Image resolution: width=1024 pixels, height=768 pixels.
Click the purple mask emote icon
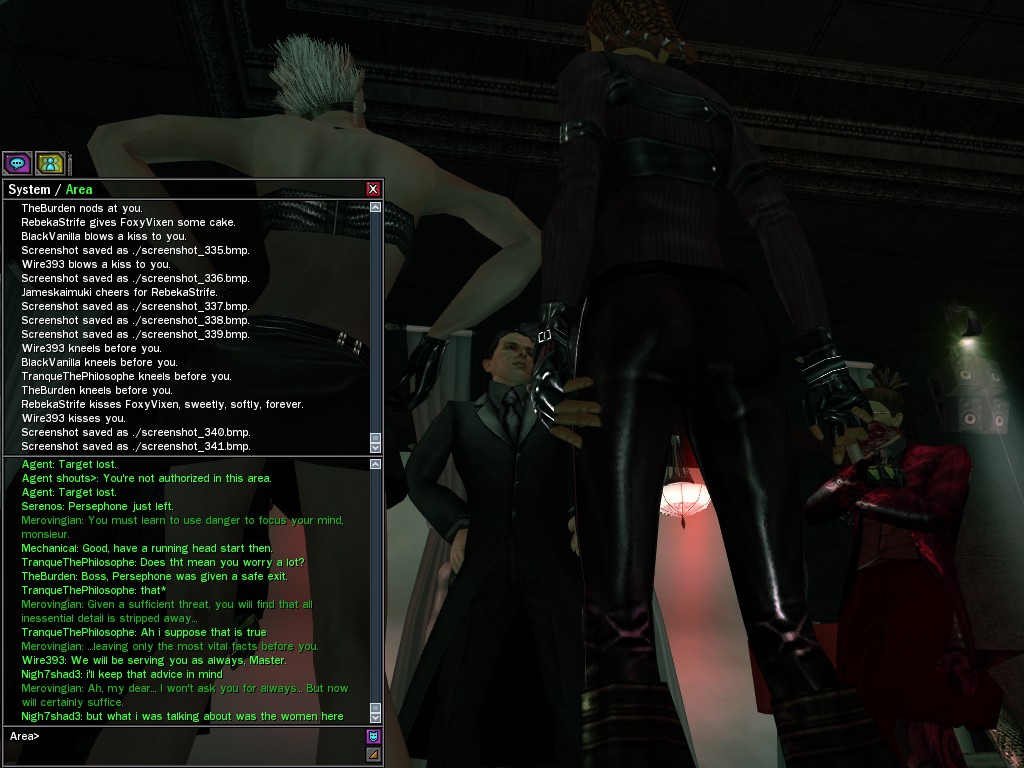pyautogui.click(x=373, y=736)
